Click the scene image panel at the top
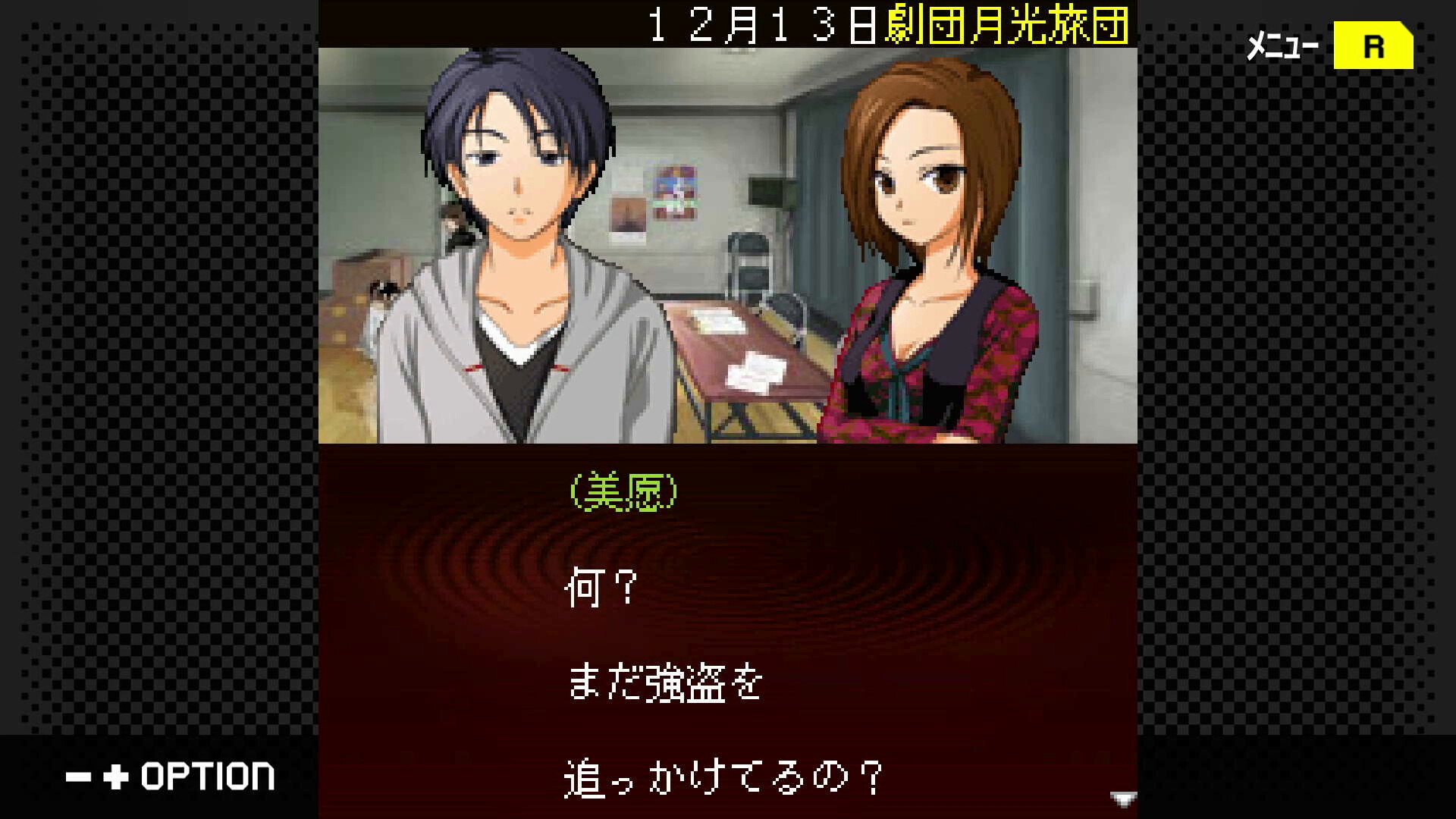The image size is (1456, 819). pos(728,243)
